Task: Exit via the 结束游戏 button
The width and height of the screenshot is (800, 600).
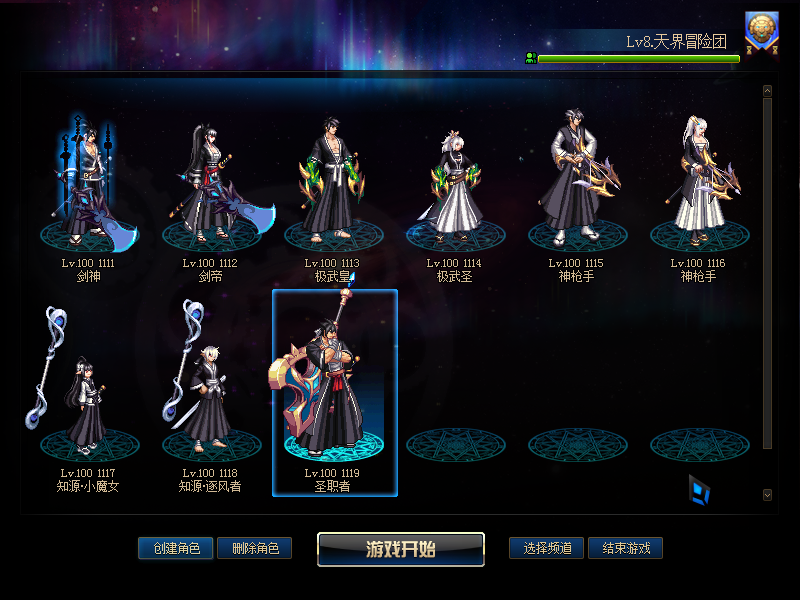Action: tap(625, 548)
